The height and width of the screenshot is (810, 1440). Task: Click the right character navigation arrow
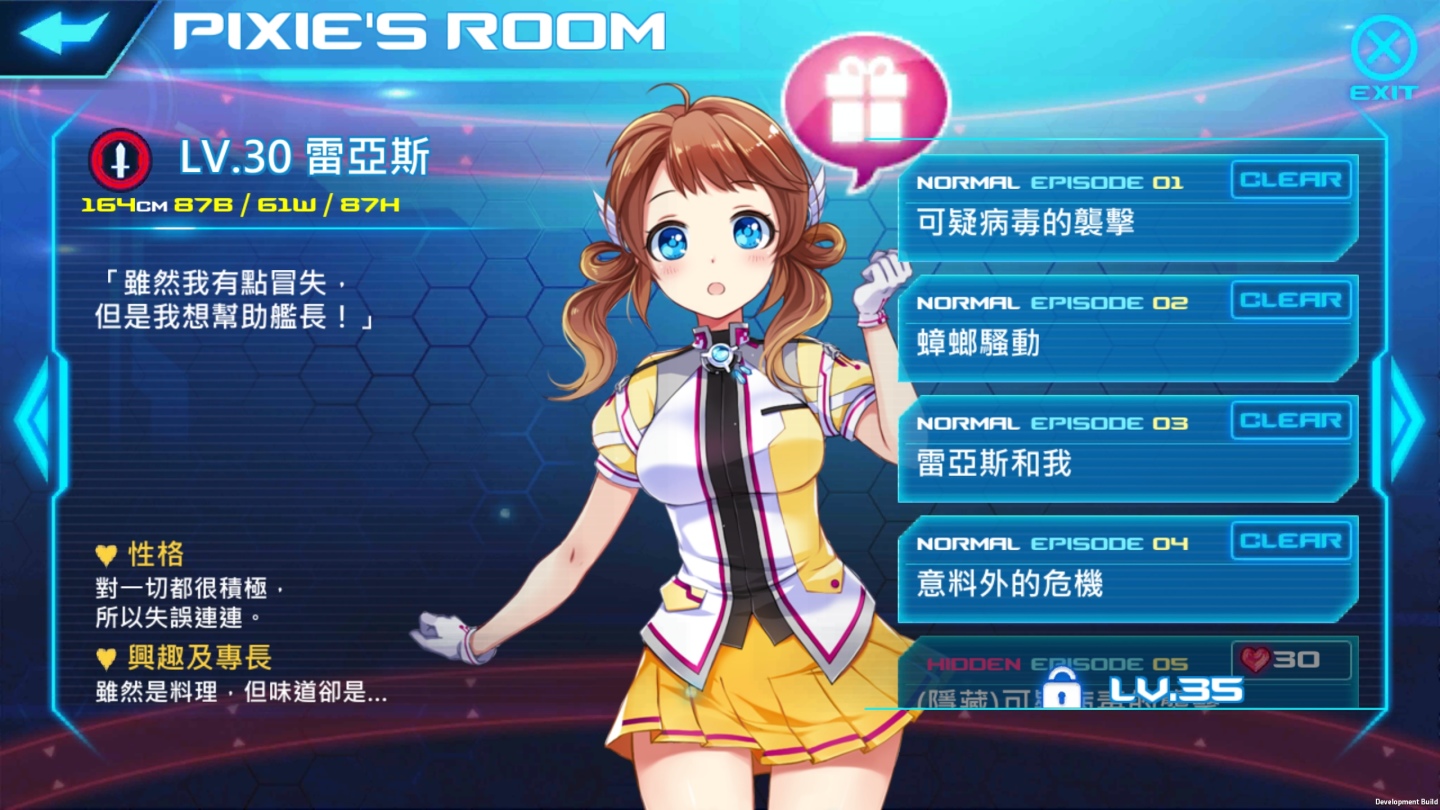pyautogui.click(x=1410, y=420)
